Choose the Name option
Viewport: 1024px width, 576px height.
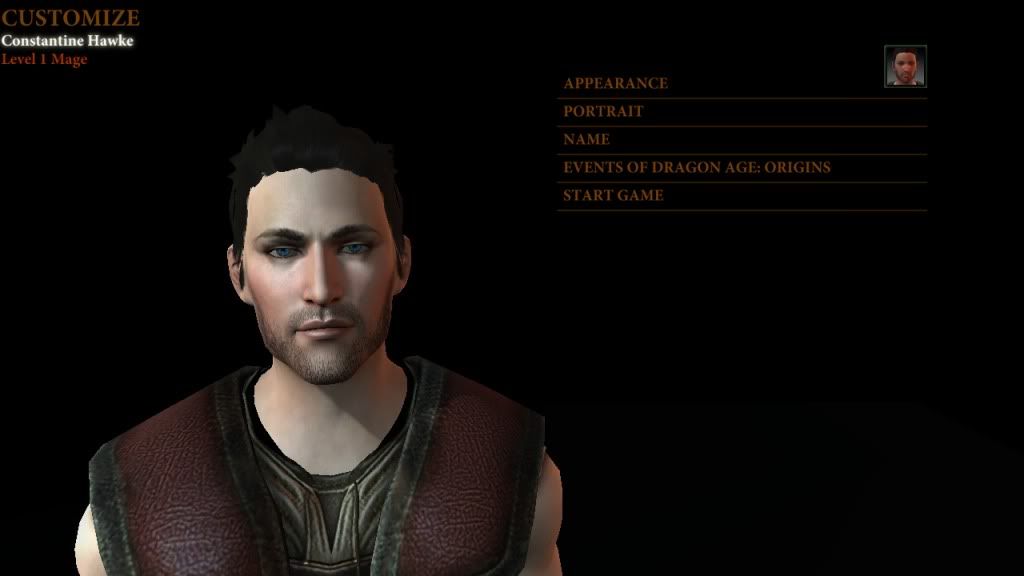[x=586, y=139]
